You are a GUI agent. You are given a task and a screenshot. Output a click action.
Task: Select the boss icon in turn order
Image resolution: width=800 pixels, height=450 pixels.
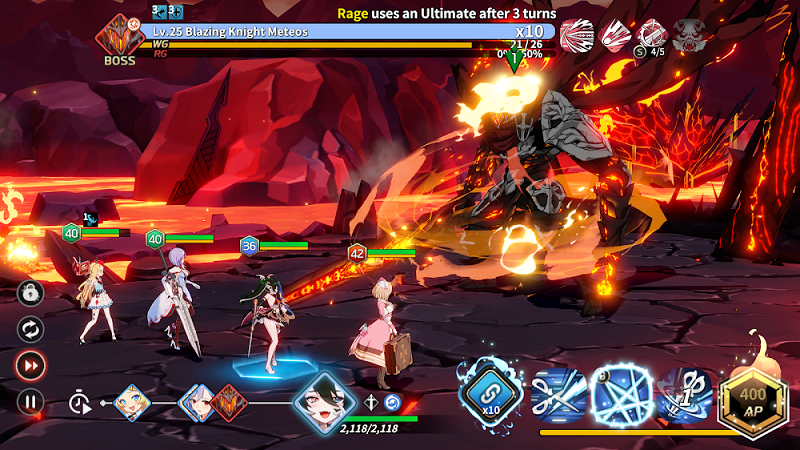227,402
